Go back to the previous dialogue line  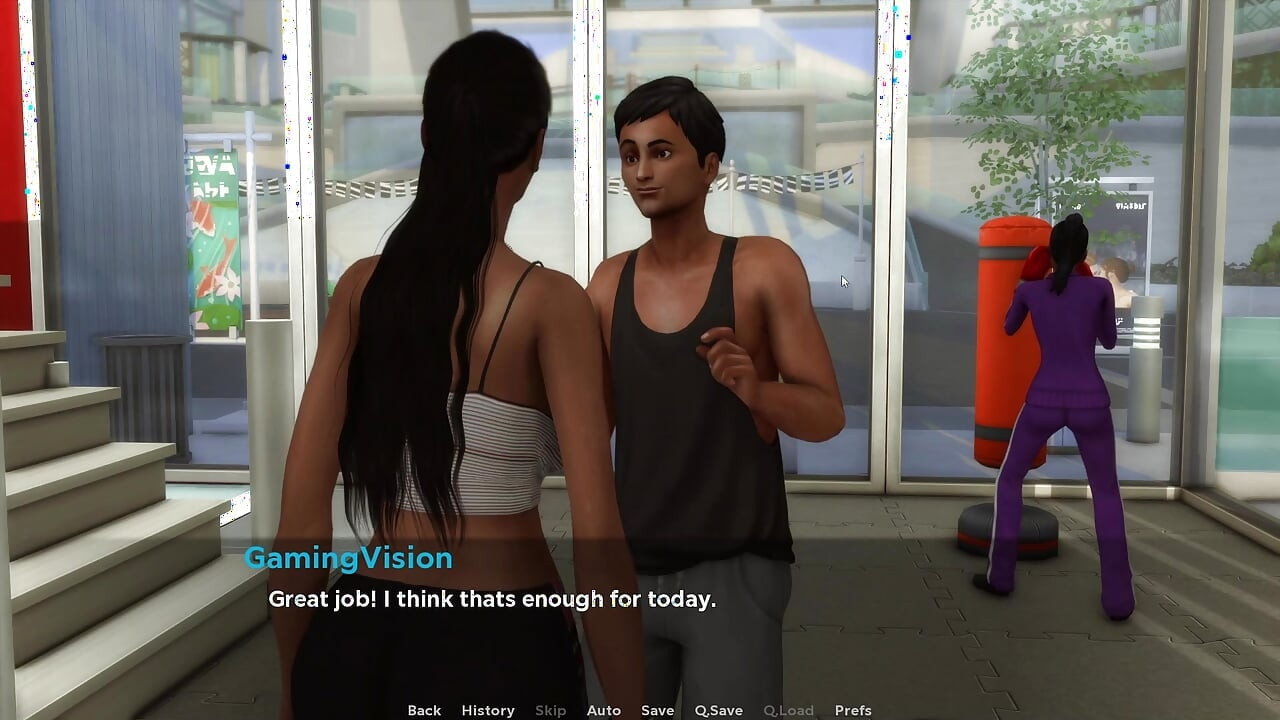[424, 710]
